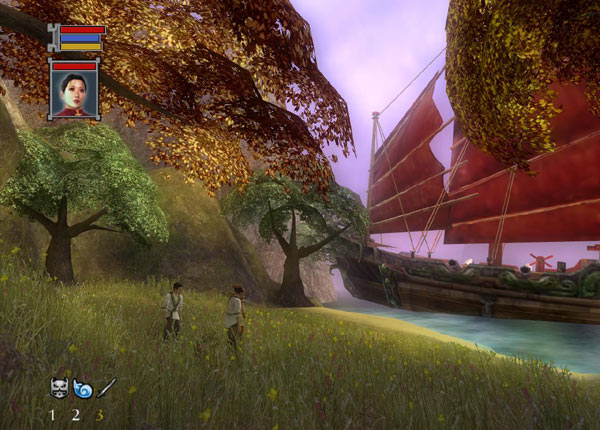Select the demon mask fighting style icon
600x430 pixels.
coord(59,387)
